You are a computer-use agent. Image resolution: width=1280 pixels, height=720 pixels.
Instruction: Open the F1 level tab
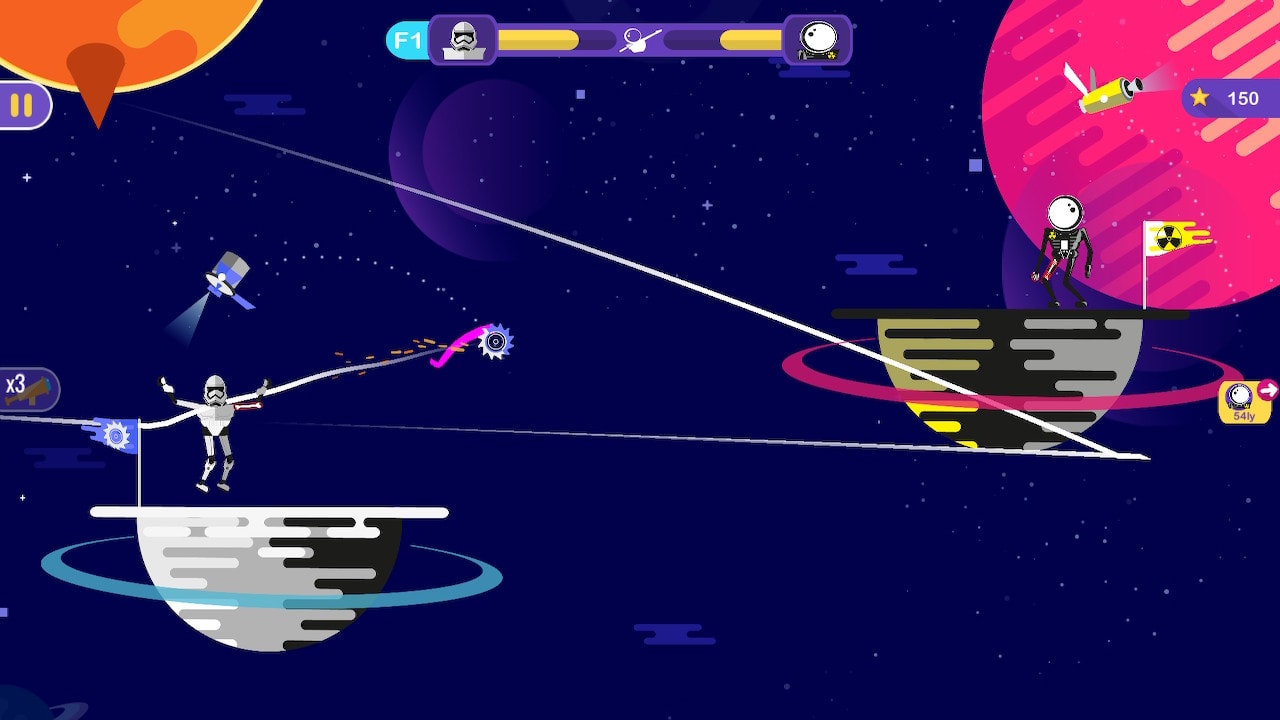[403, 38]
